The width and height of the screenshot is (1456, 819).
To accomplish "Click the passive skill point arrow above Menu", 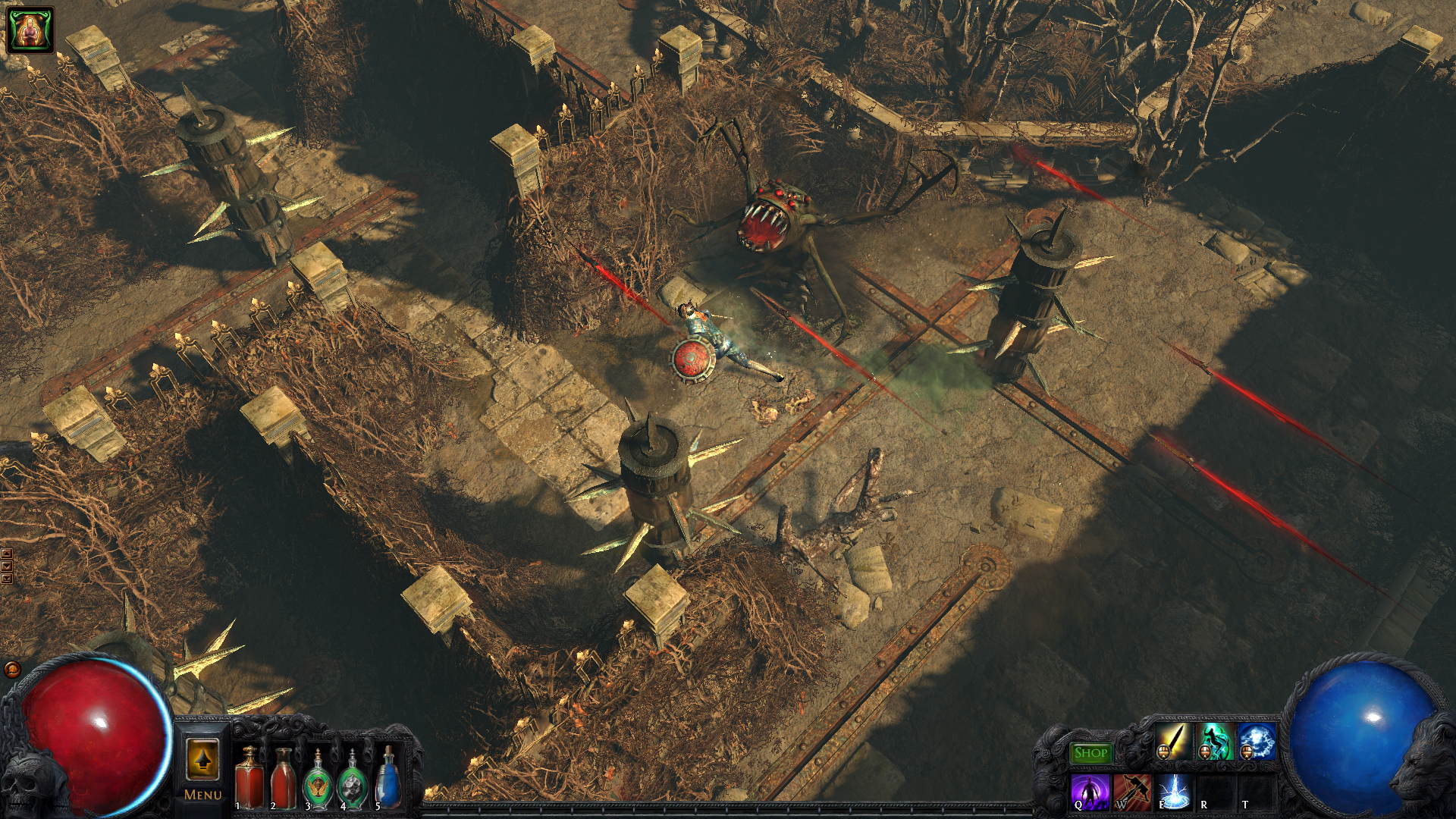I will tap(203, 758).
